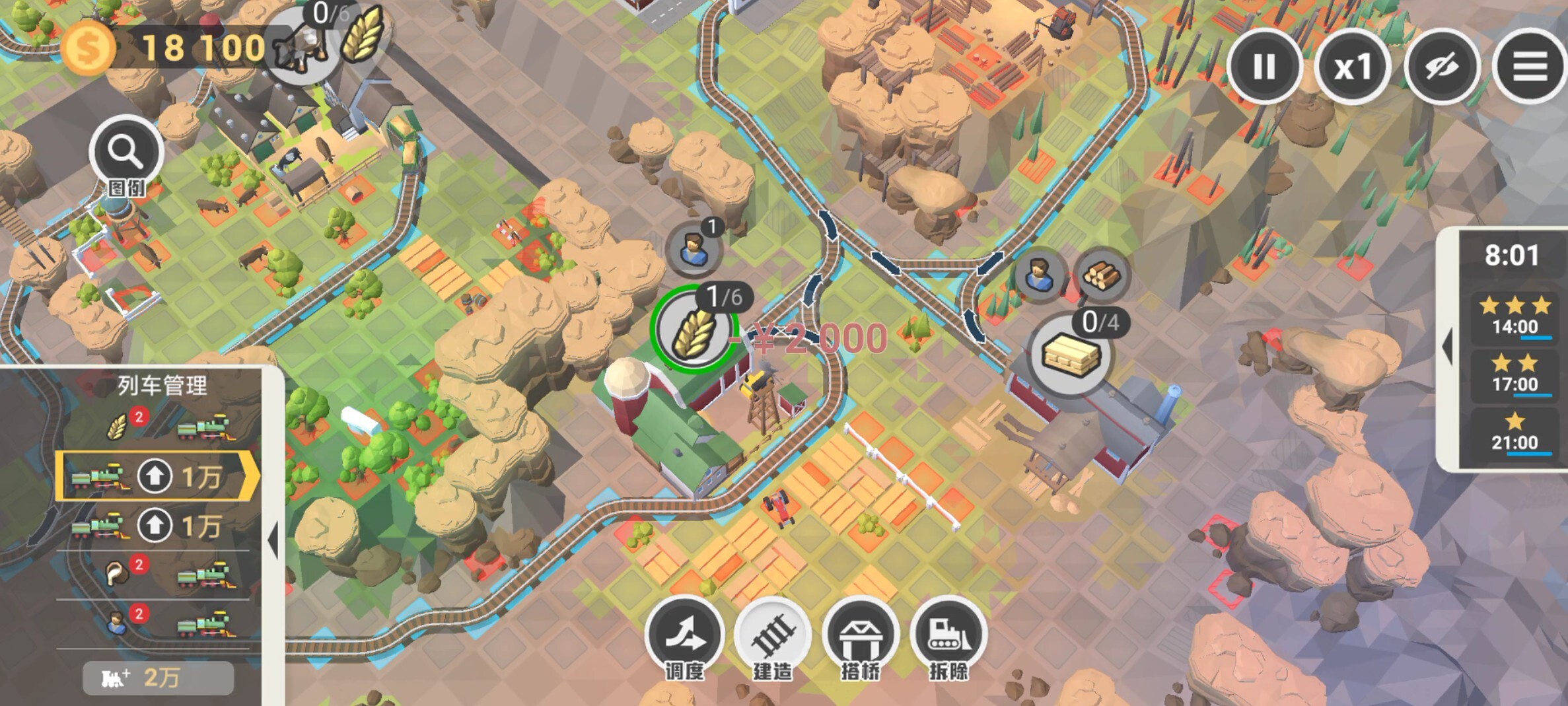Viewport: 1568px width, 706px height.
Task: Activate the 搭桥 bridge tool
Action: point(860,635)
